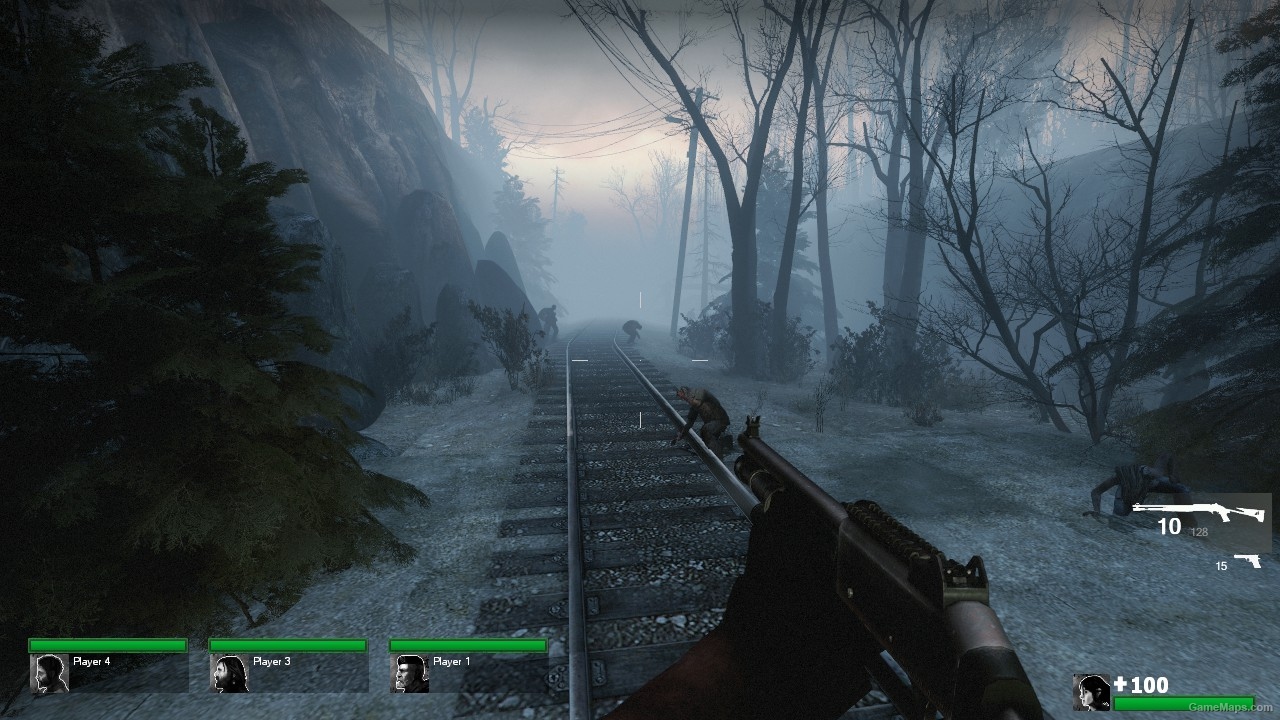Click the GameMaps.com watermark
This screenshot has width=1280, height=720.
1231,706
